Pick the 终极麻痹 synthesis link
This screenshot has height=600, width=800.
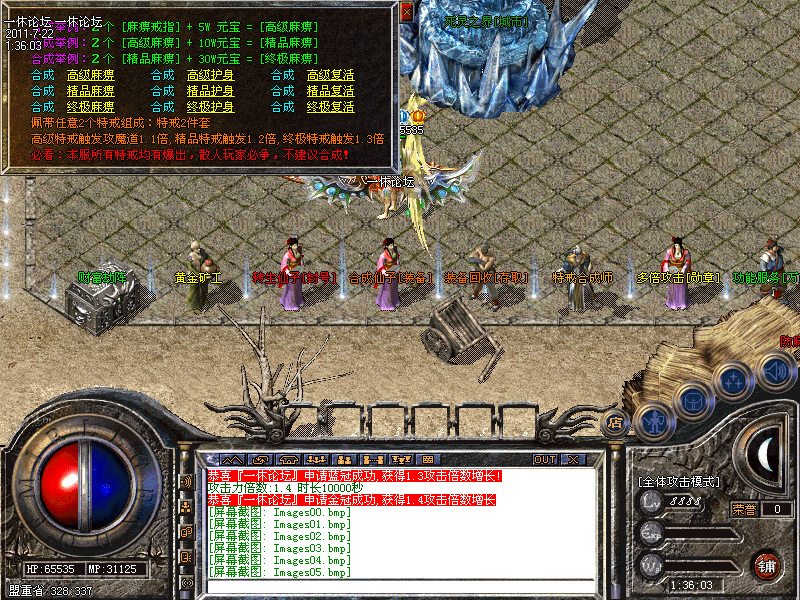point(90,107)
